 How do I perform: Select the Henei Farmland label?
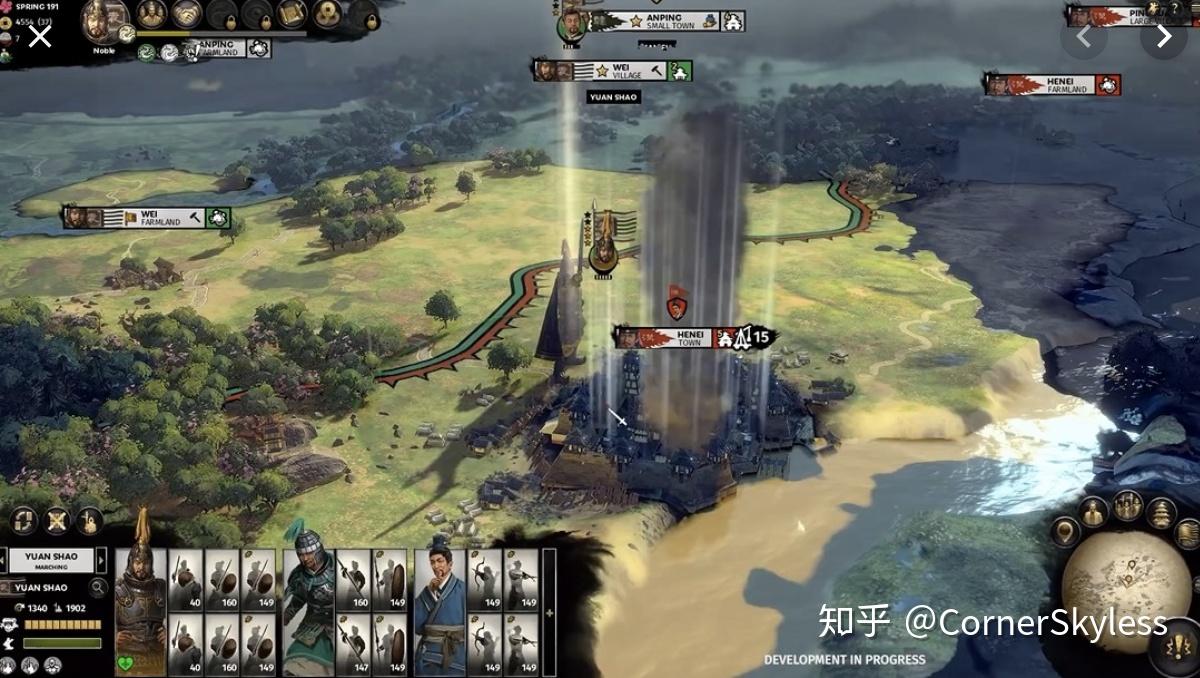(x=1052, y=85)
